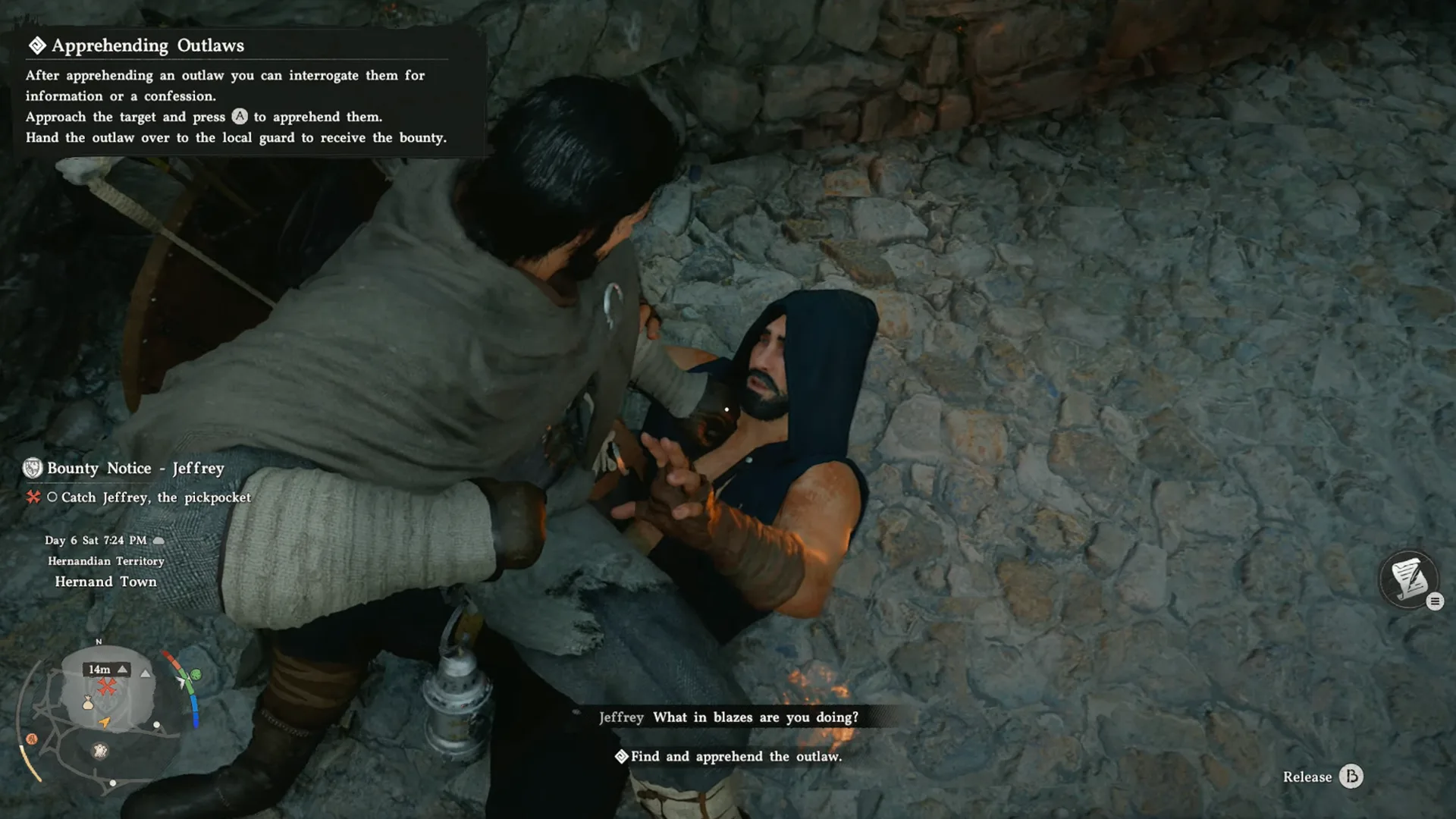Screen dimensions: 1456x819
Task: Click the Jeffrey name label in dialogue
Action: [621, 717]
